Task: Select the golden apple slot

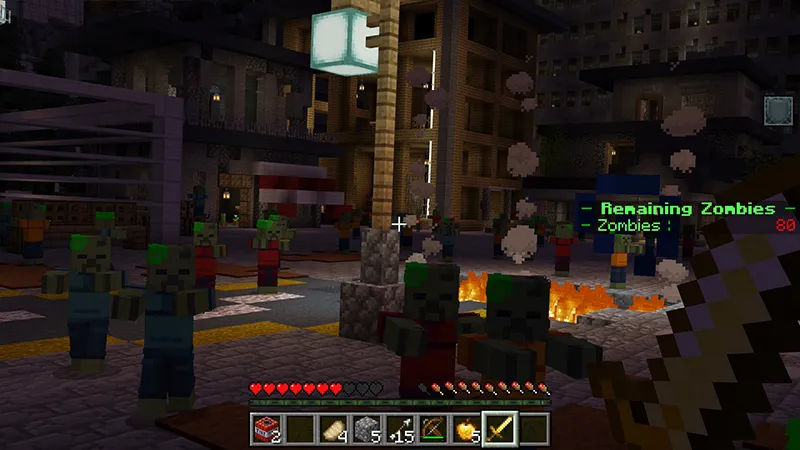Action: (465, 429)
